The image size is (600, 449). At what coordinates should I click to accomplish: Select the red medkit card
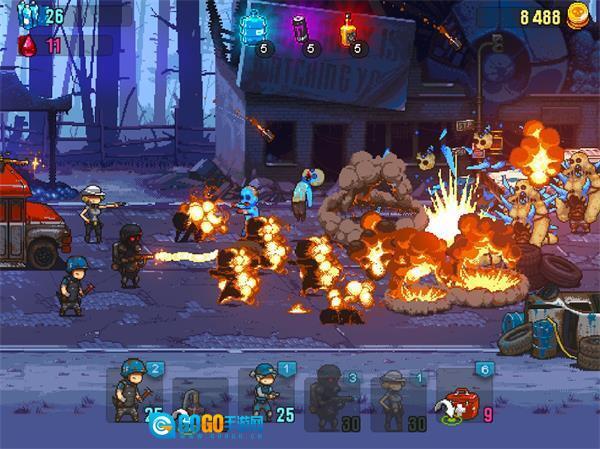click(462, 394)
